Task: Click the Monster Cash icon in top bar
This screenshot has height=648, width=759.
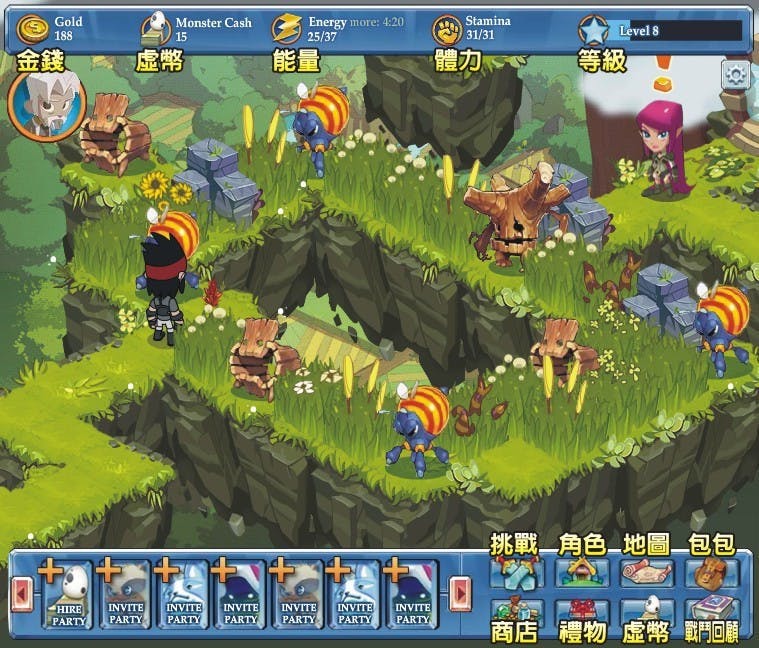Action: point(155,29)
